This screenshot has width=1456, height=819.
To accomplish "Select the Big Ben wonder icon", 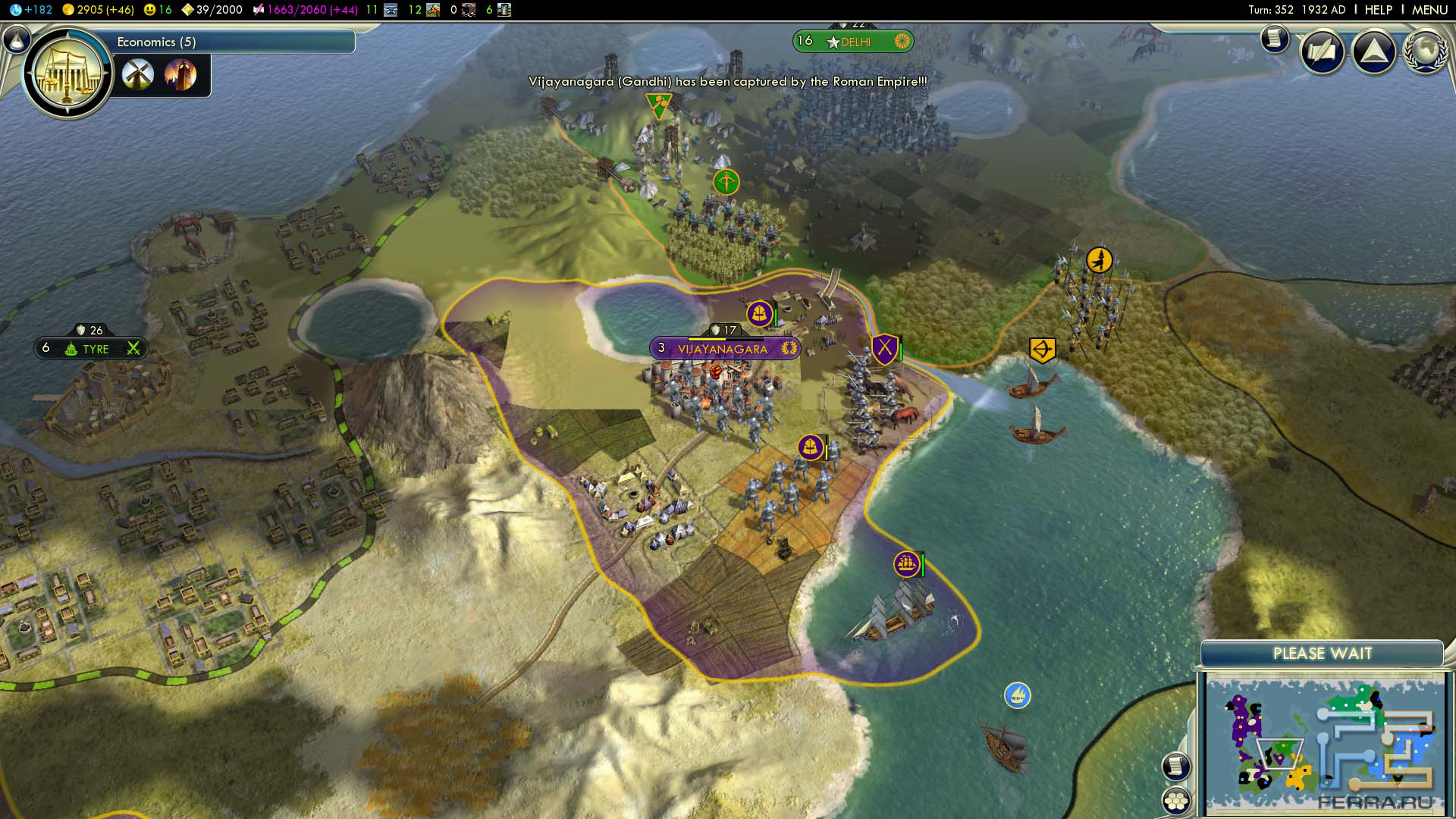I will (x=180, y=75).
